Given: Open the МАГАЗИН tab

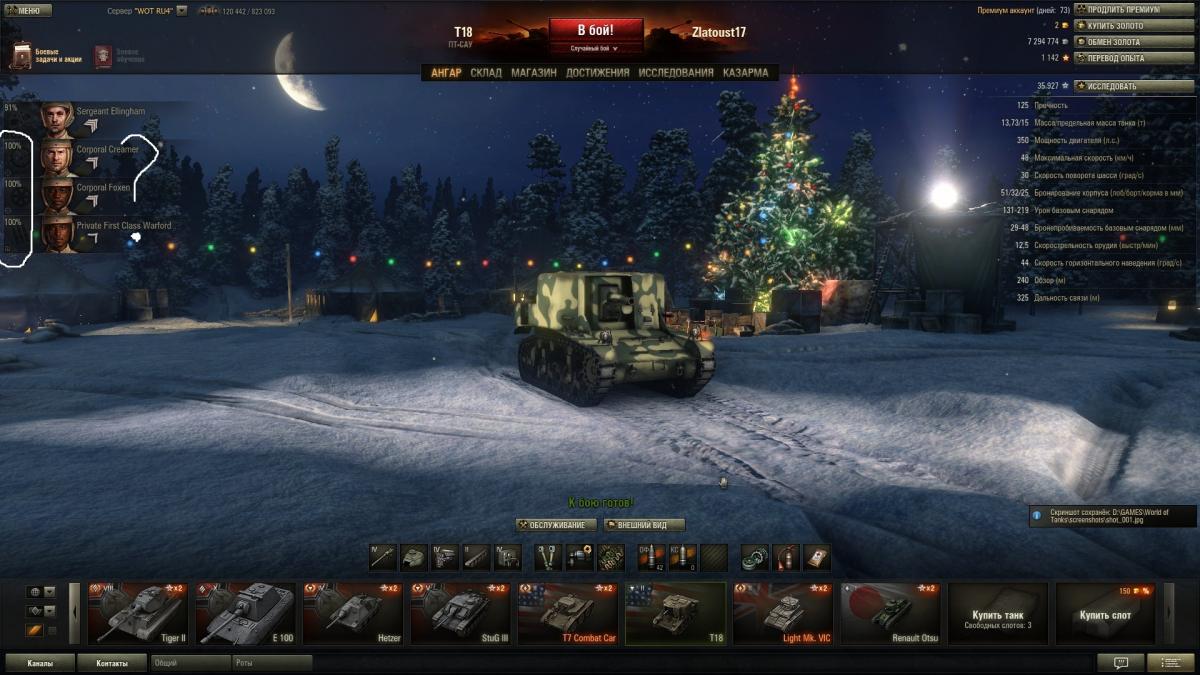Looking at the screenshot, I should pyautogui.click(x=533, y=73).
